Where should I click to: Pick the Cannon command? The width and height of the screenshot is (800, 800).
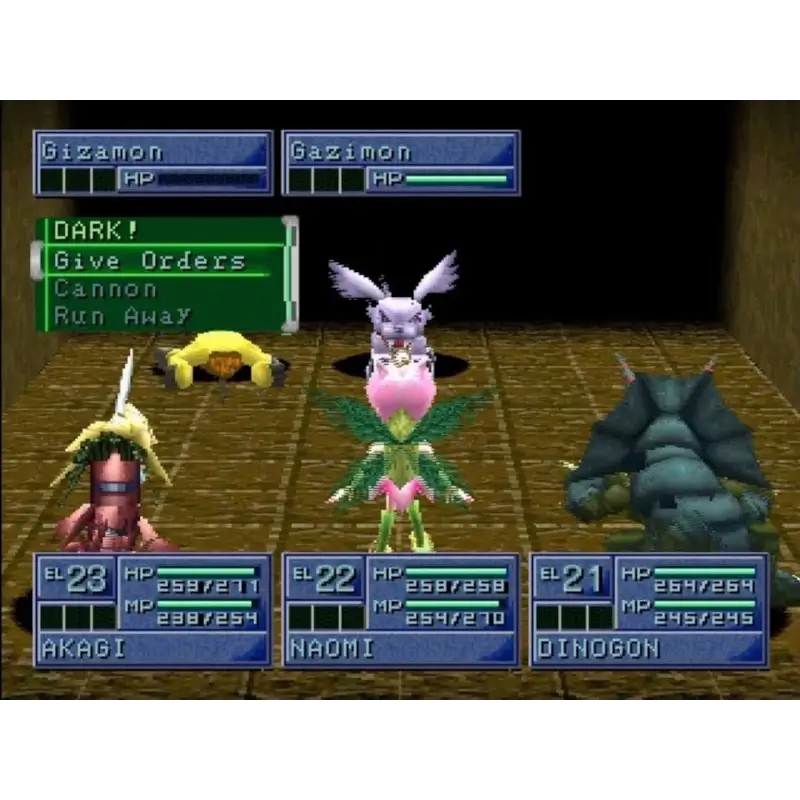[x=106, y=289]
